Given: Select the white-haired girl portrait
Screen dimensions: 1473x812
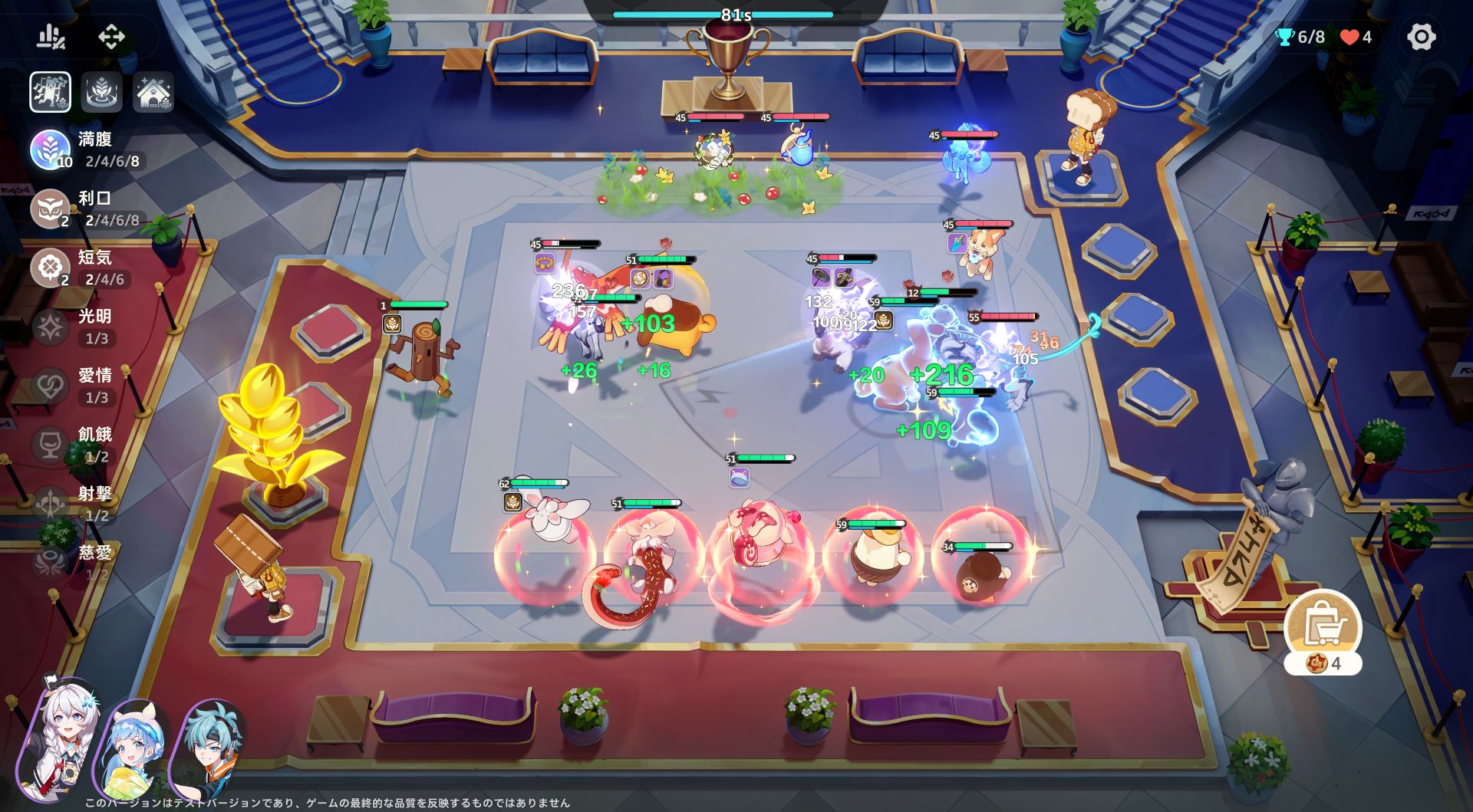Looking at the screenshot, I should pyautogui.click(x=60, y=741).
